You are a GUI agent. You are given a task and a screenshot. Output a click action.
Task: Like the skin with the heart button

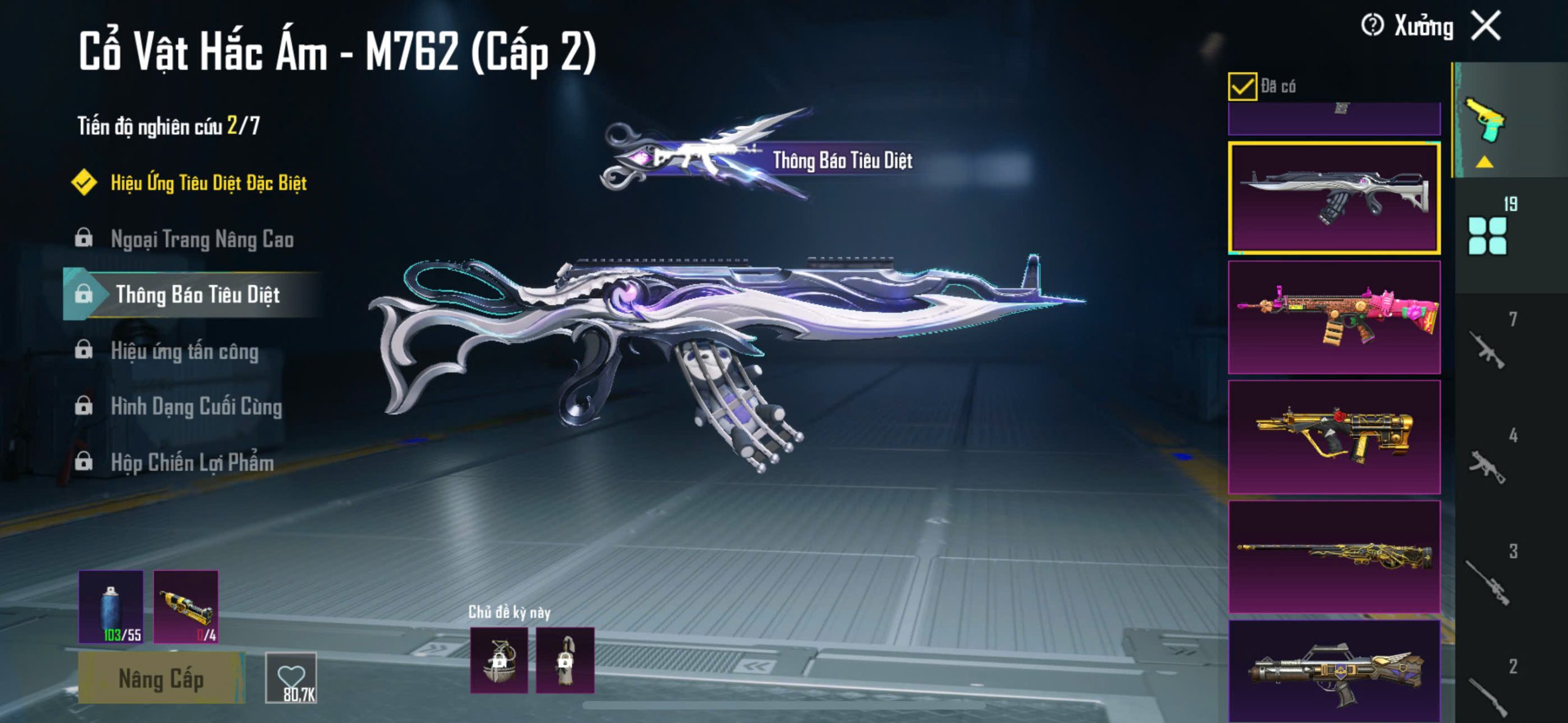[291, 678]
